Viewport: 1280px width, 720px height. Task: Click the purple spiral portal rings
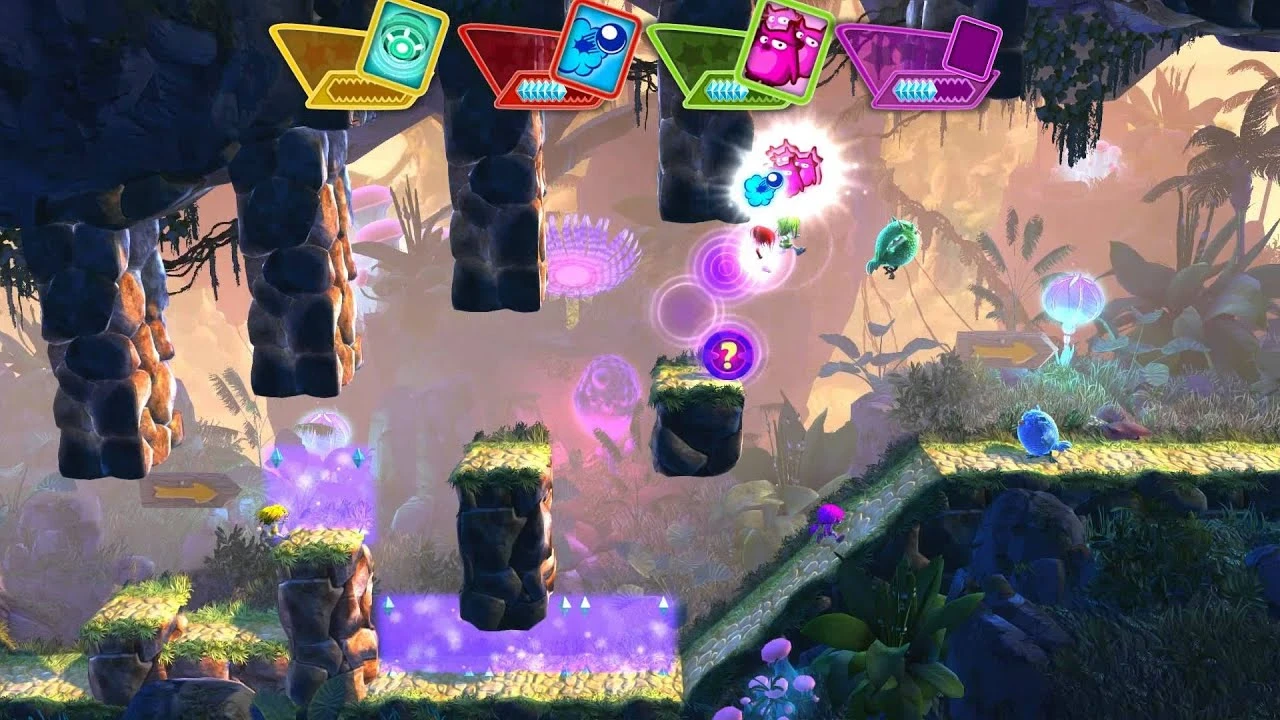tap(722, 266)
